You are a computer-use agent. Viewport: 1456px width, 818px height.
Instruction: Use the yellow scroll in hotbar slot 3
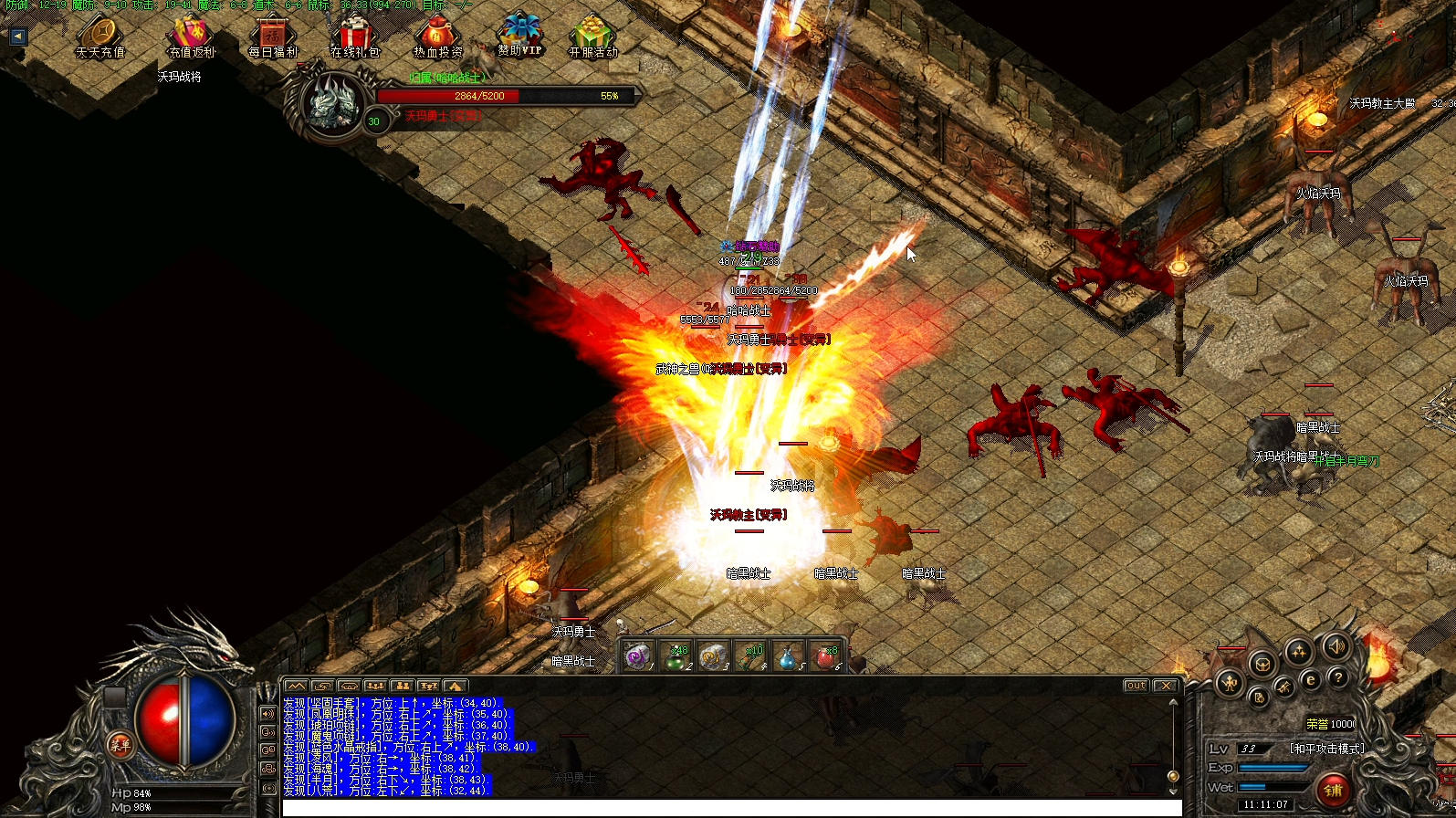pos(712,656)
